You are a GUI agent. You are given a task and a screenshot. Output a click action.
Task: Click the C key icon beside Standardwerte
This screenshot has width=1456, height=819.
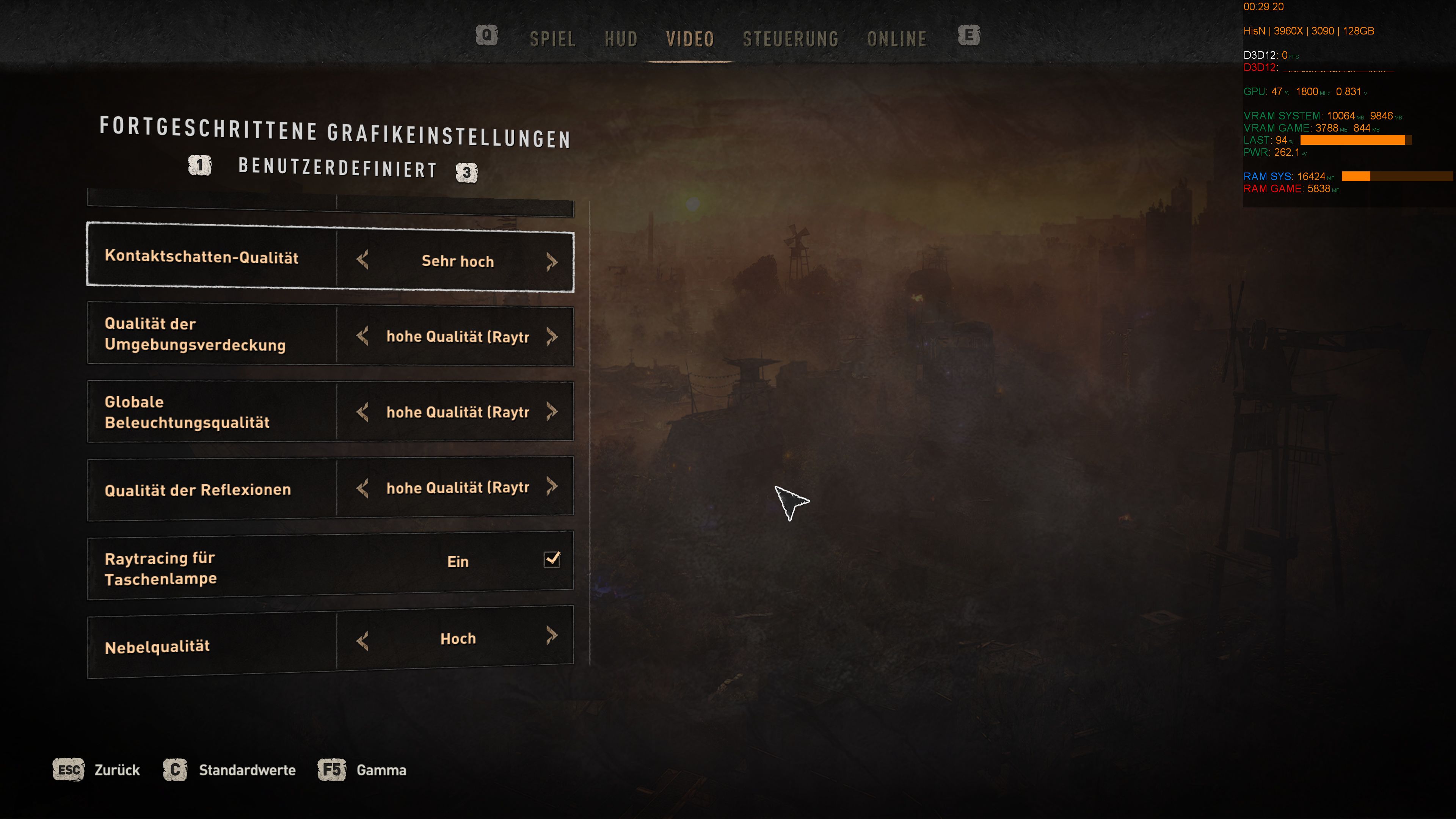pyautogui.click(x=176, y=770)
